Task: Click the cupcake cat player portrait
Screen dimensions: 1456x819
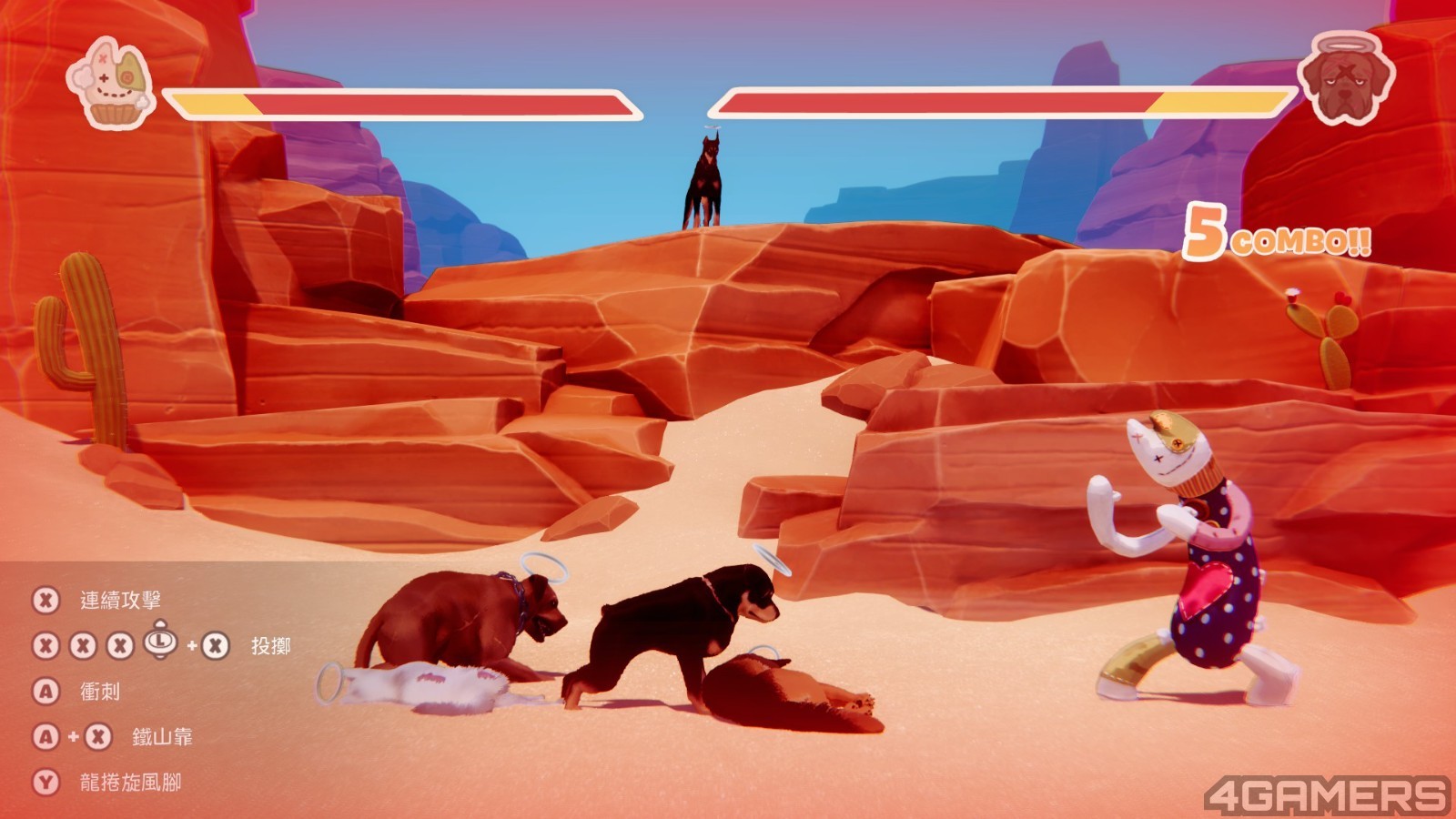Action: [110, 81]
